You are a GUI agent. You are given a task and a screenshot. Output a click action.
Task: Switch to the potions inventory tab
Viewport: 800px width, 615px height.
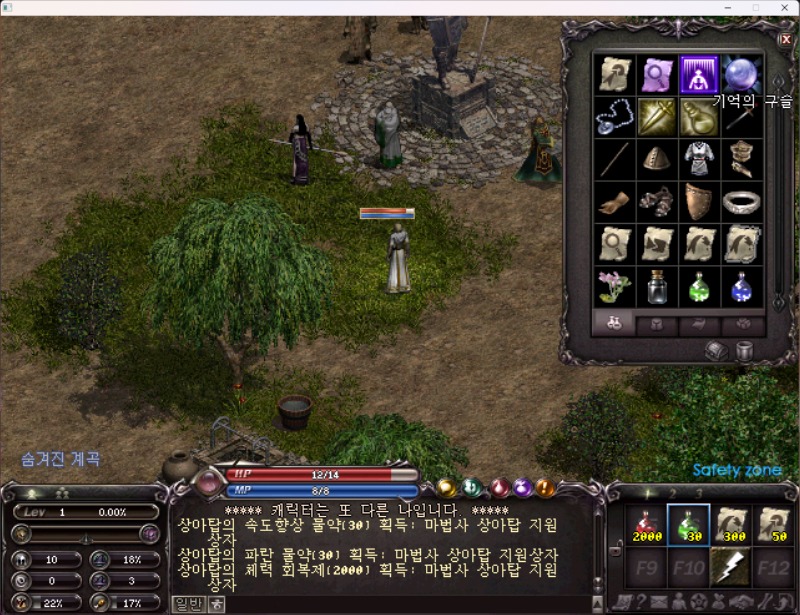(614, 324)
